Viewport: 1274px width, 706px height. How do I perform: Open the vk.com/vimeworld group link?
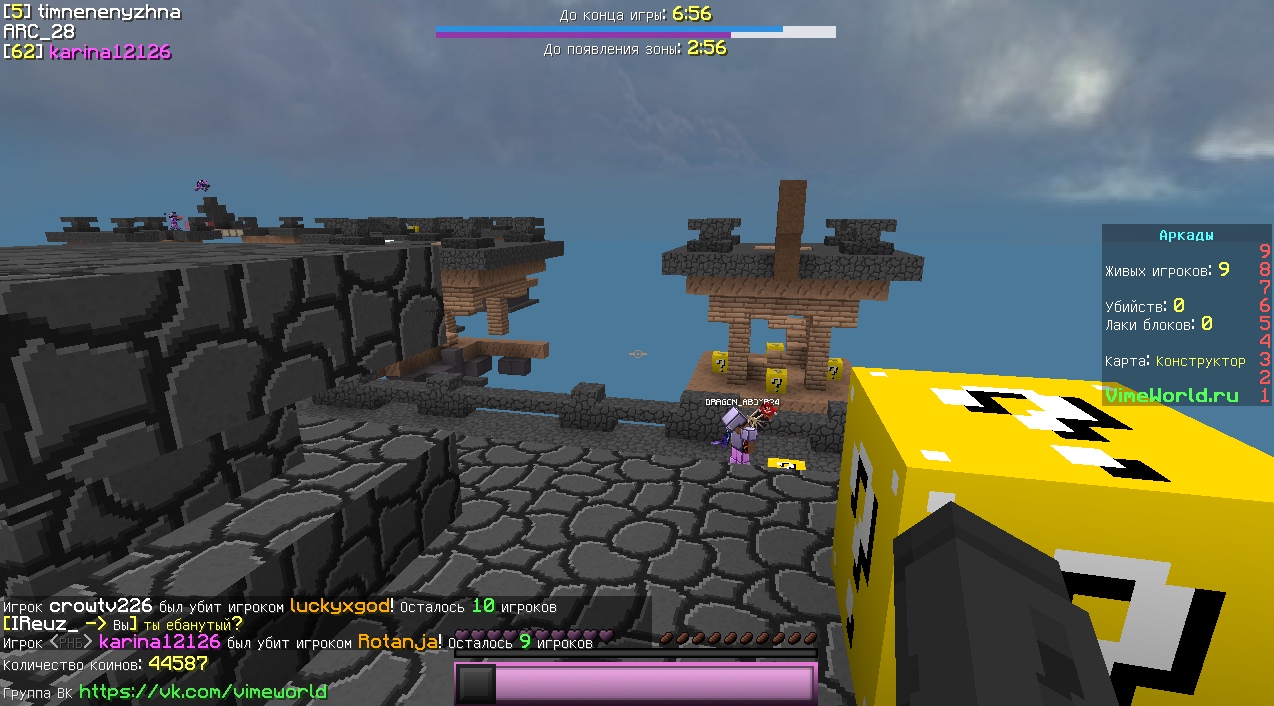[x=202, y=691]
